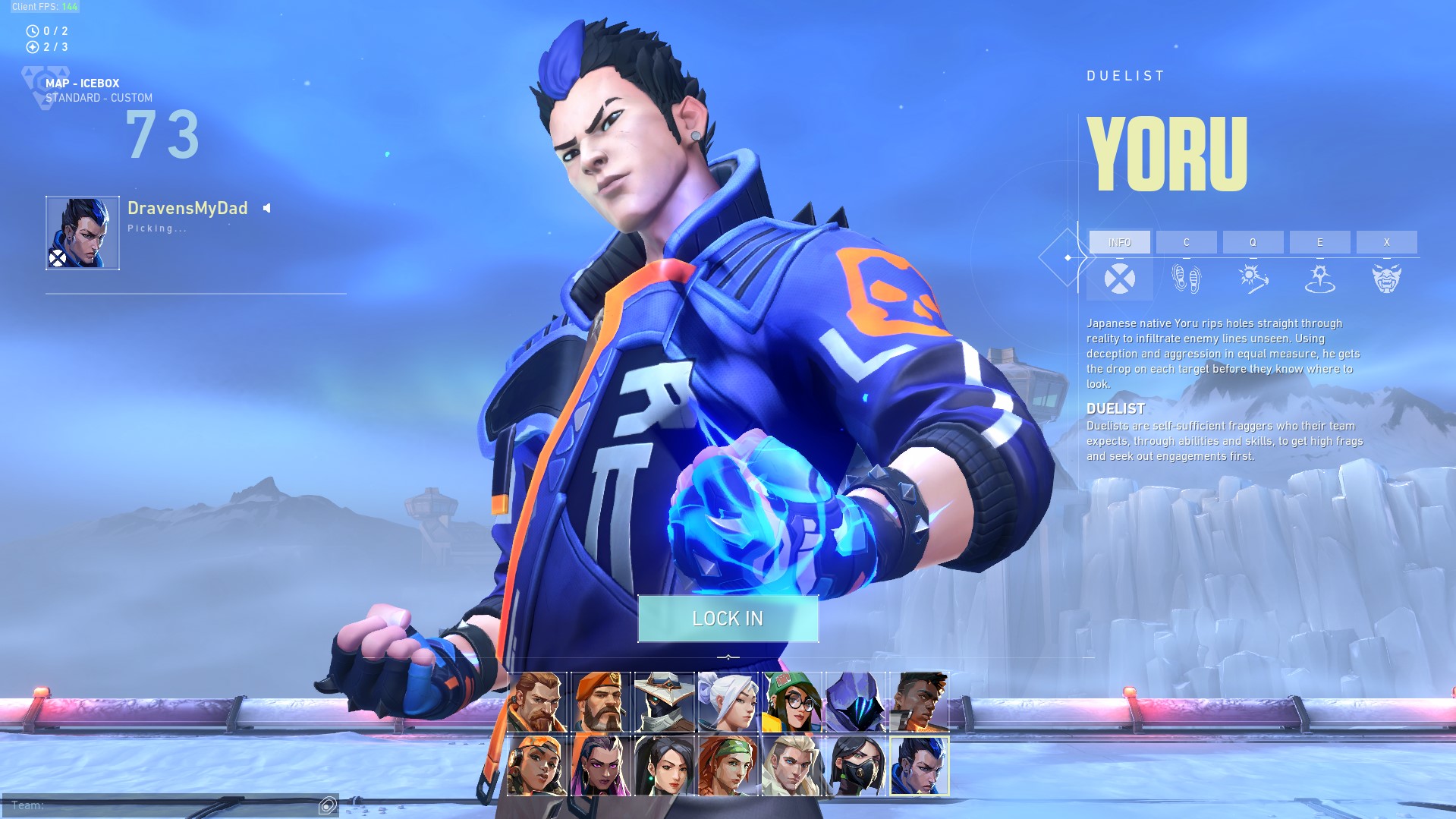Switch to the X ultimate ability tab
1456x819 pixels.
[1386, 242]
